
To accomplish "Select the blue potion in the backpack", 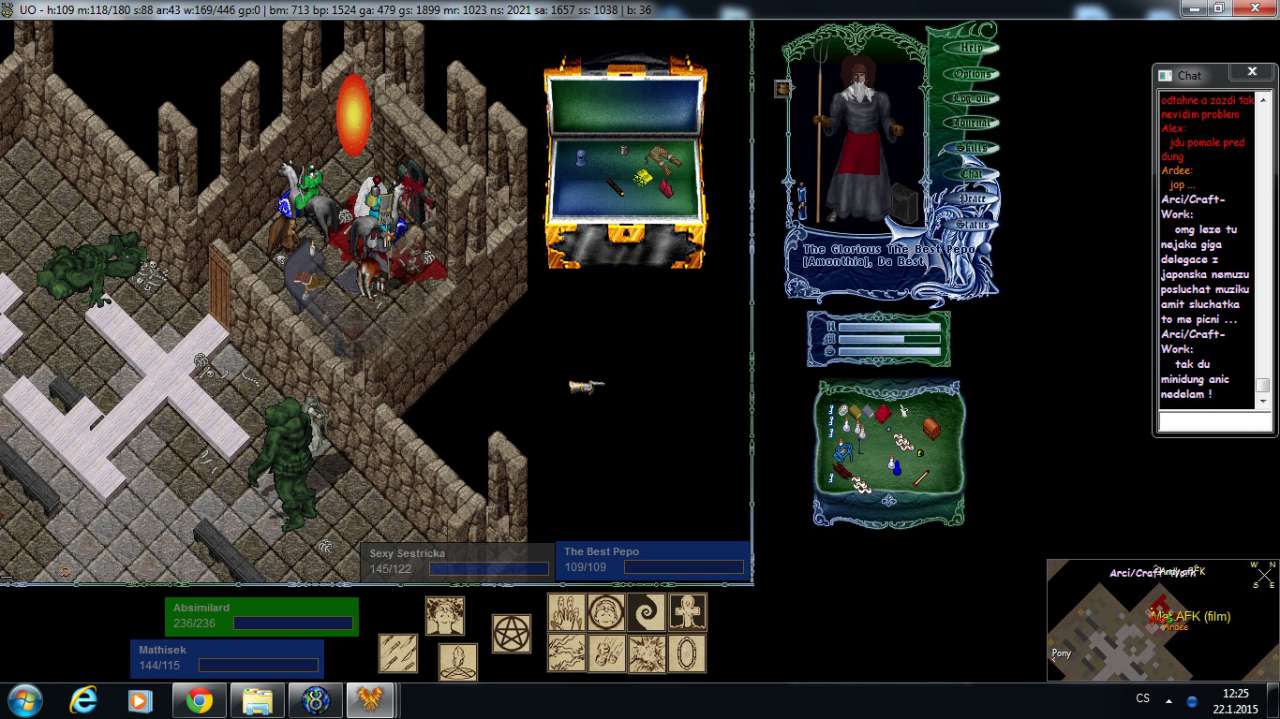I will (x=896, y=466).
